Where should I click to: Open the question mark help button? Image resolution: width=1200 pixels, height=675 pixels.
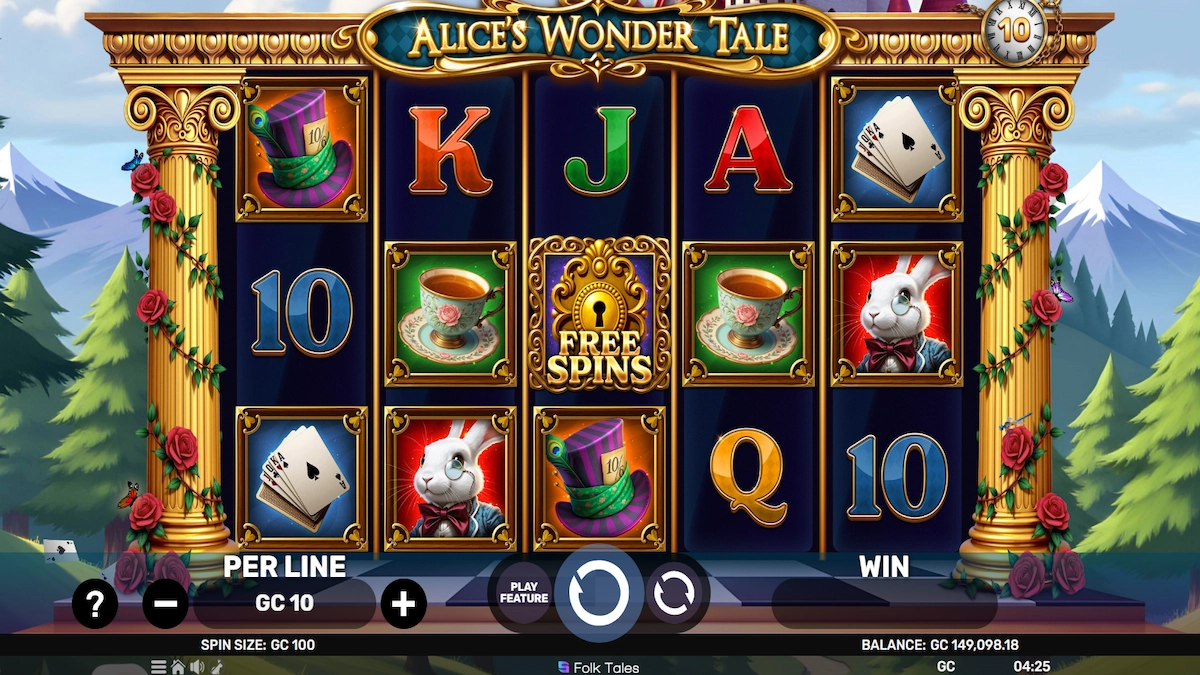pyautogui.click(x=95, y=604)
